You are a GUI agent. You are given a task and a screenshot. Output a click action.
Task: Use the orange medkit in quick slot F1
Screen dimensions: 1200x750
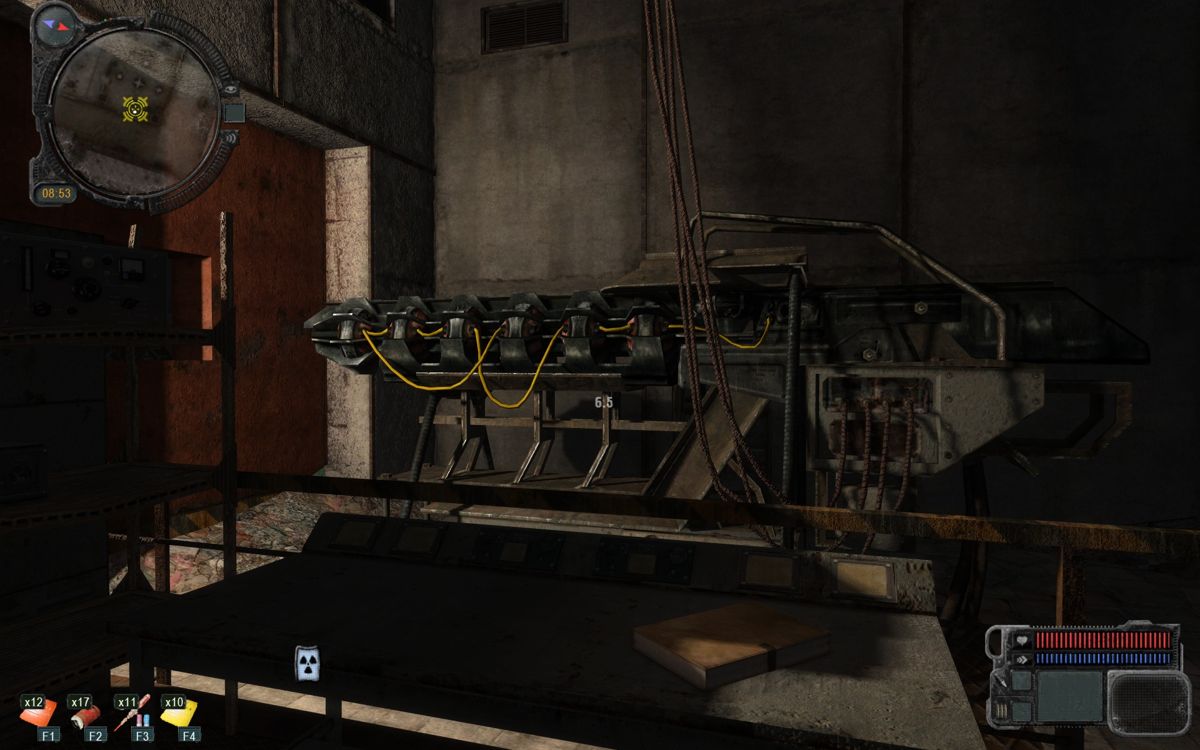[x=37, y=713]
